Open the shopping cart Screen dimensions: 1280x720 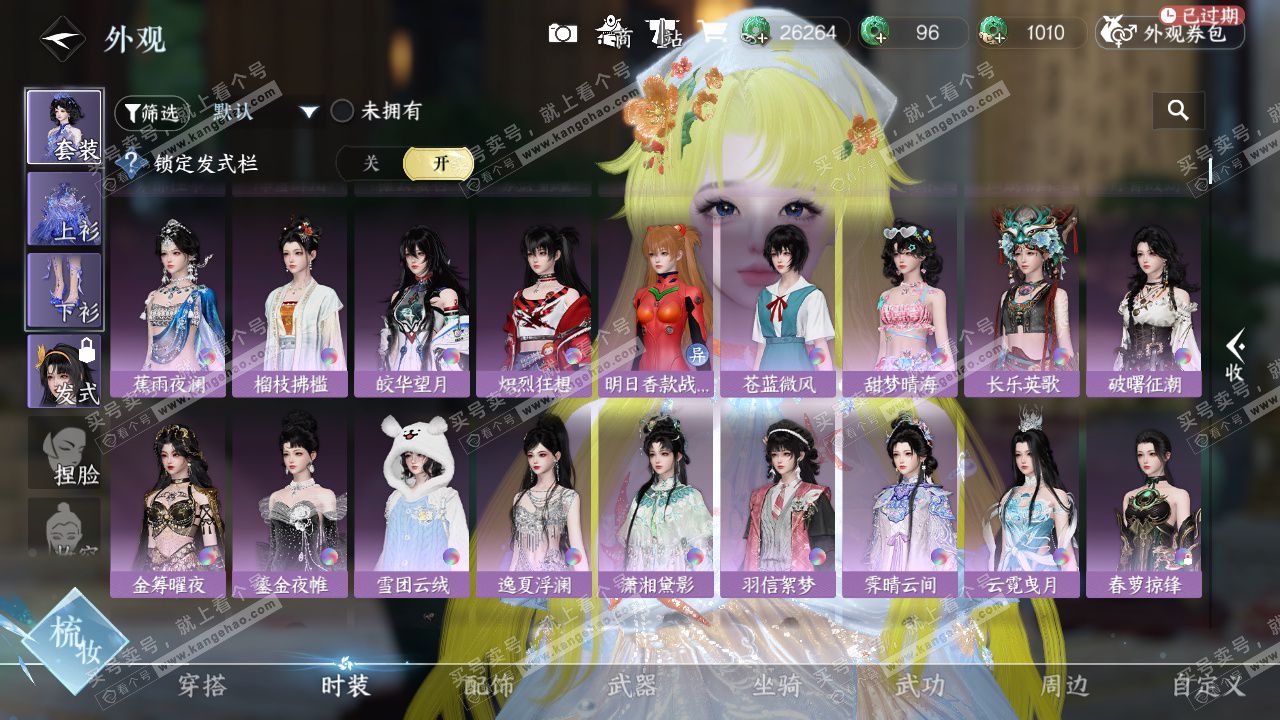(713, 32)
